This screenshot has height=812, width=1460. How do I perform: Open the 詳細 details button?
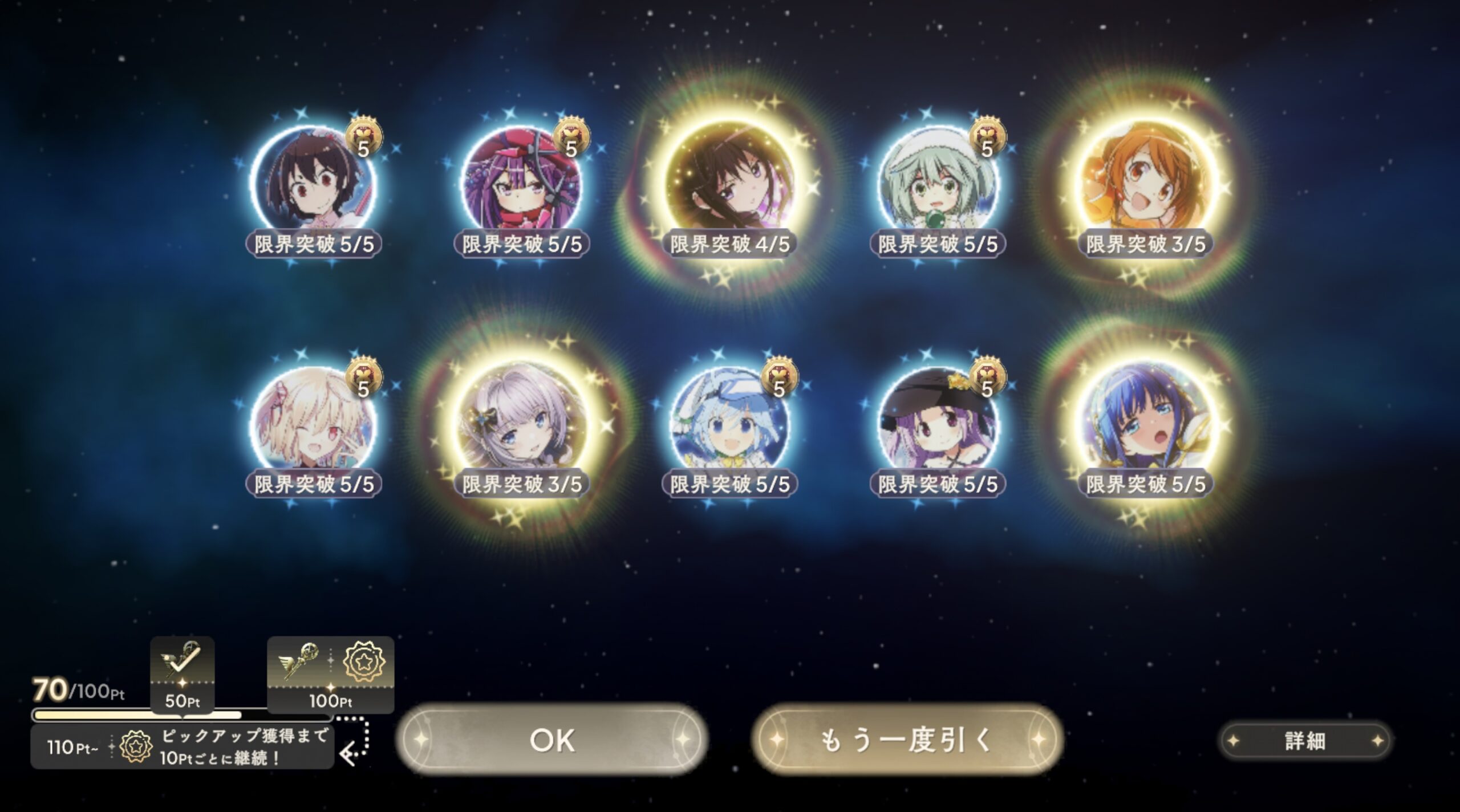1305,741
